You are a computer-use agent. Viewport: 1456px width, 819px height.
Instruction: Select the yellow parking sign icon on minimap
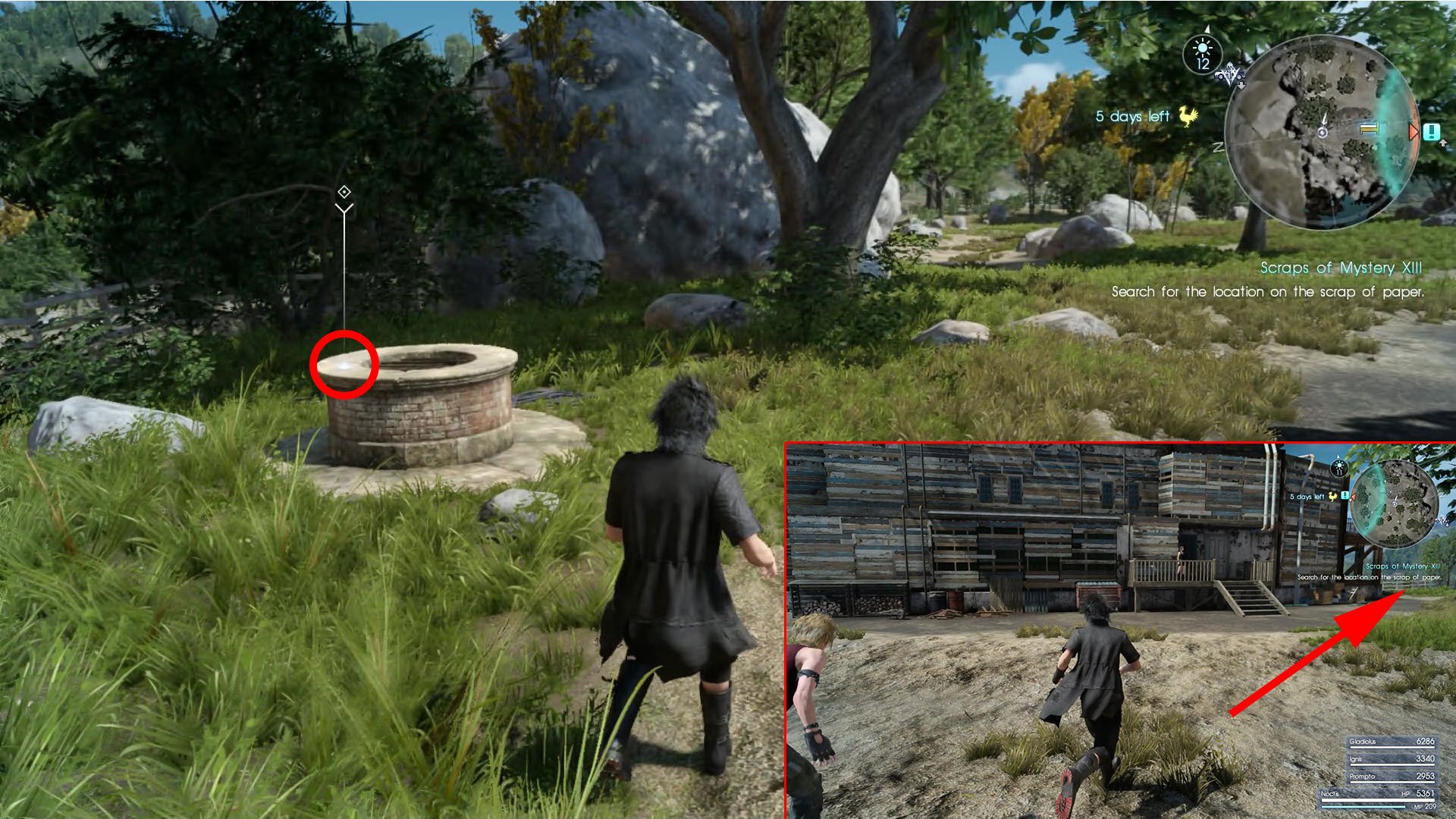click(1369, 129)
